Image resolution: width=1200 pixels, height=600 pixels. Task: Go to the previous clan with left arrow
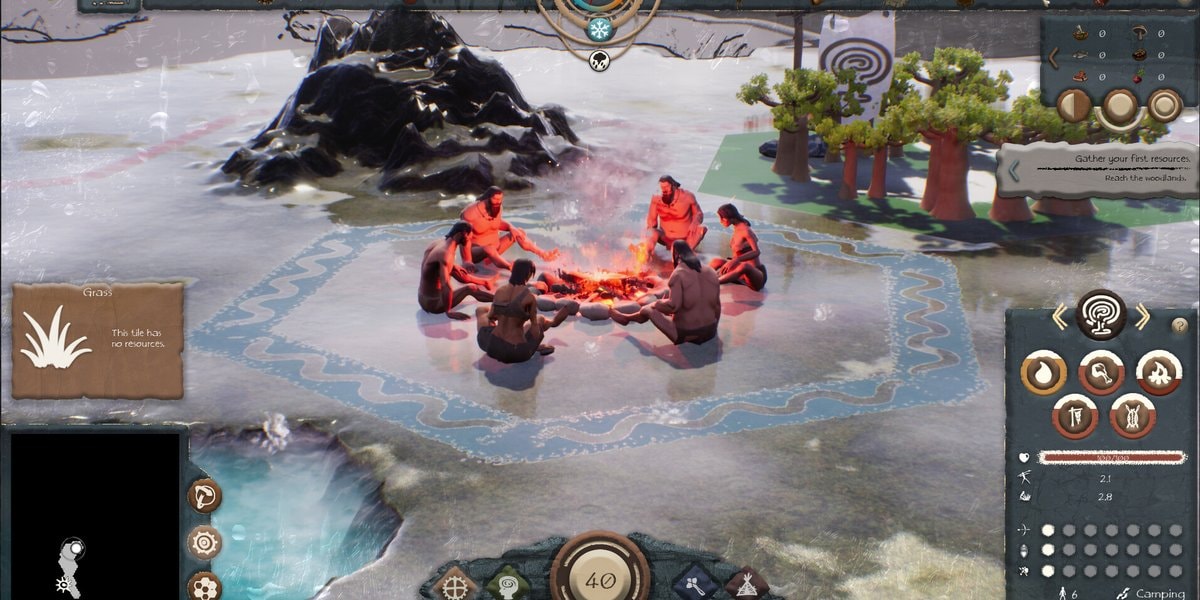coord(1059,318)
